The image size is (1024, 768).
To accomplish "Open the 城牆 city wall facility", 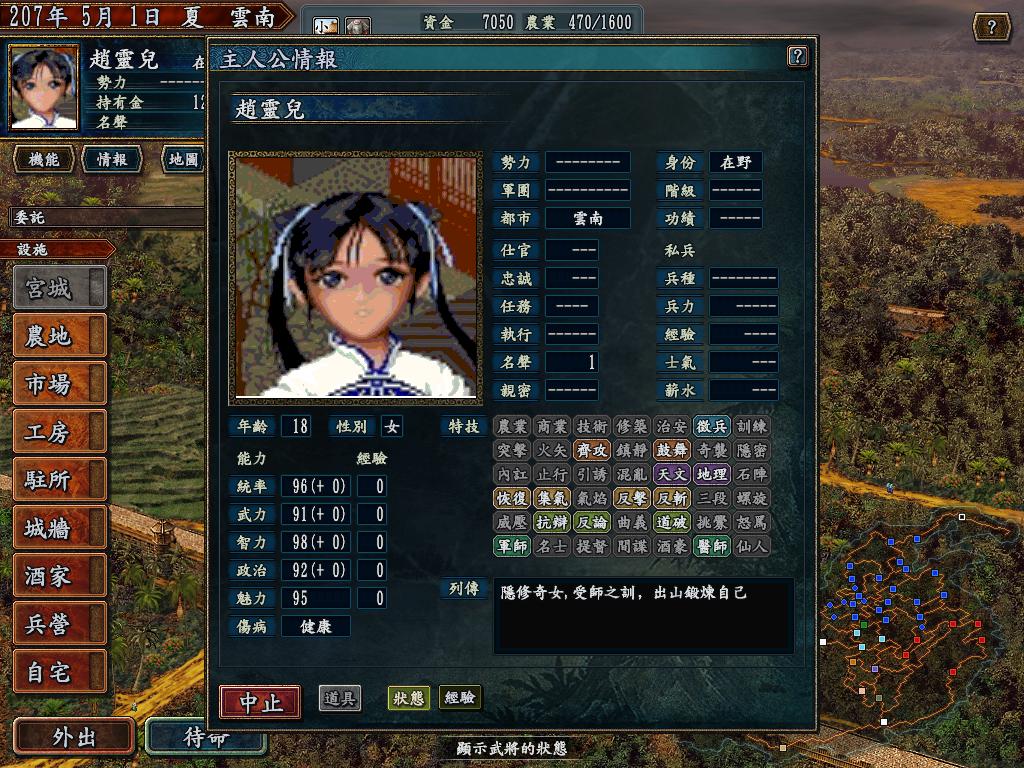I will pos(59,528).
